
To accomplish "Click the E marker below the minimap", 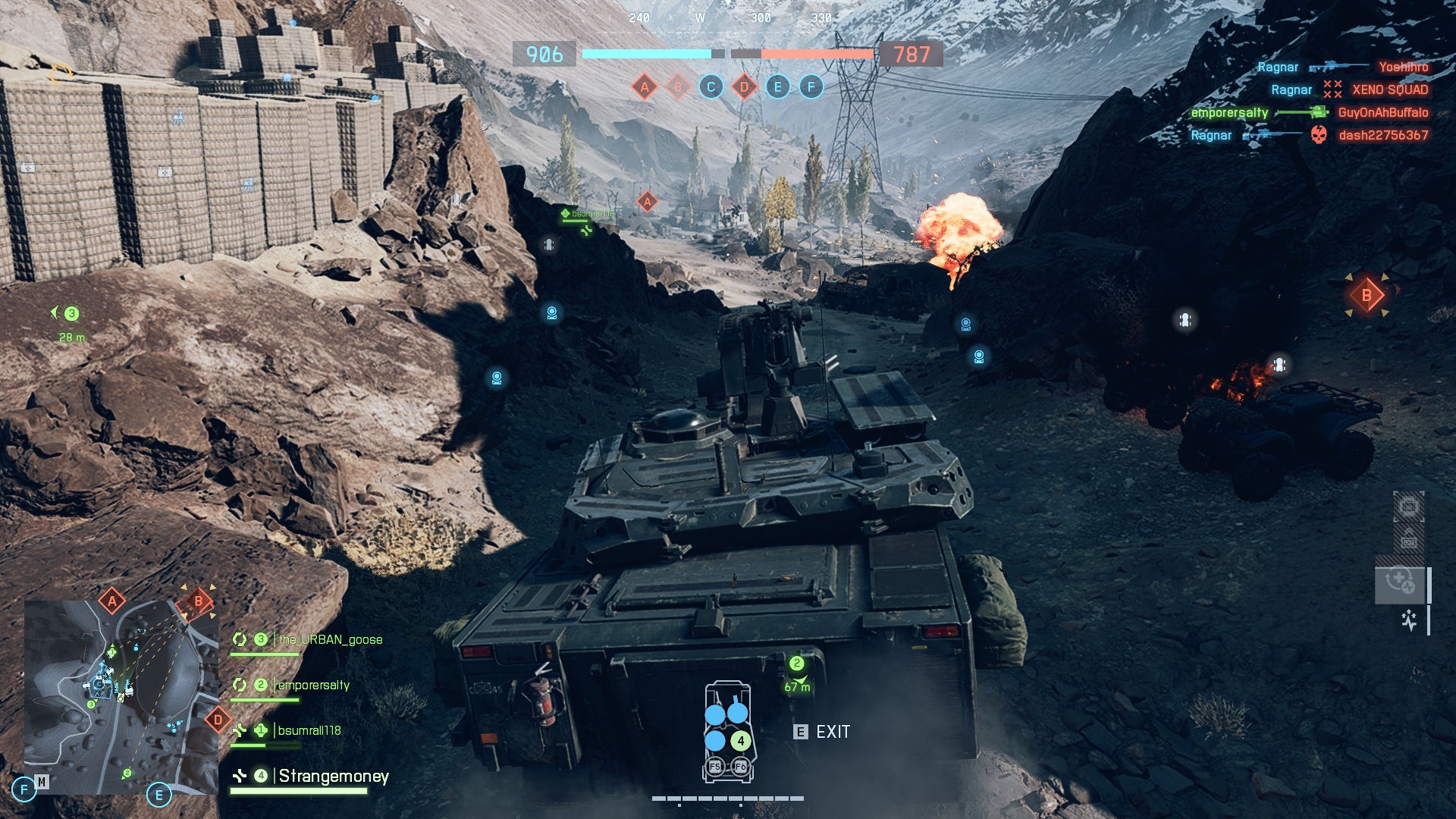I will [x=158, y=795].
